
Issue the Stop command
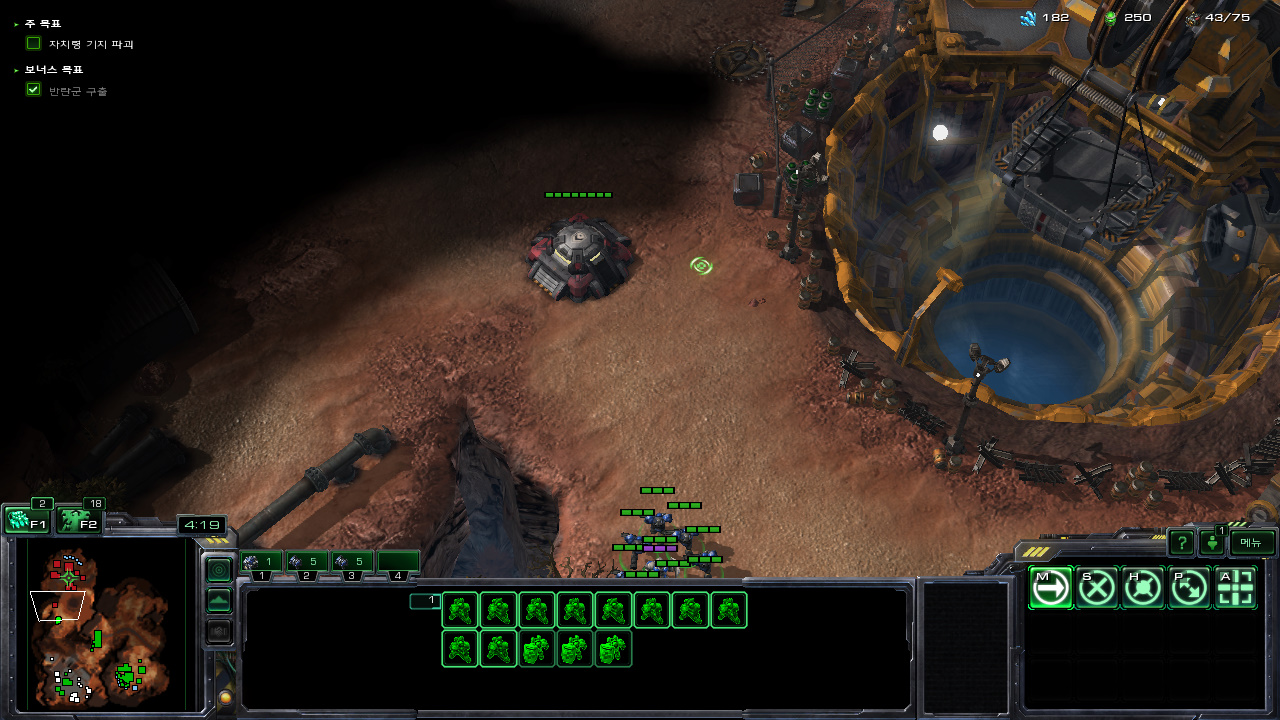1096,588
